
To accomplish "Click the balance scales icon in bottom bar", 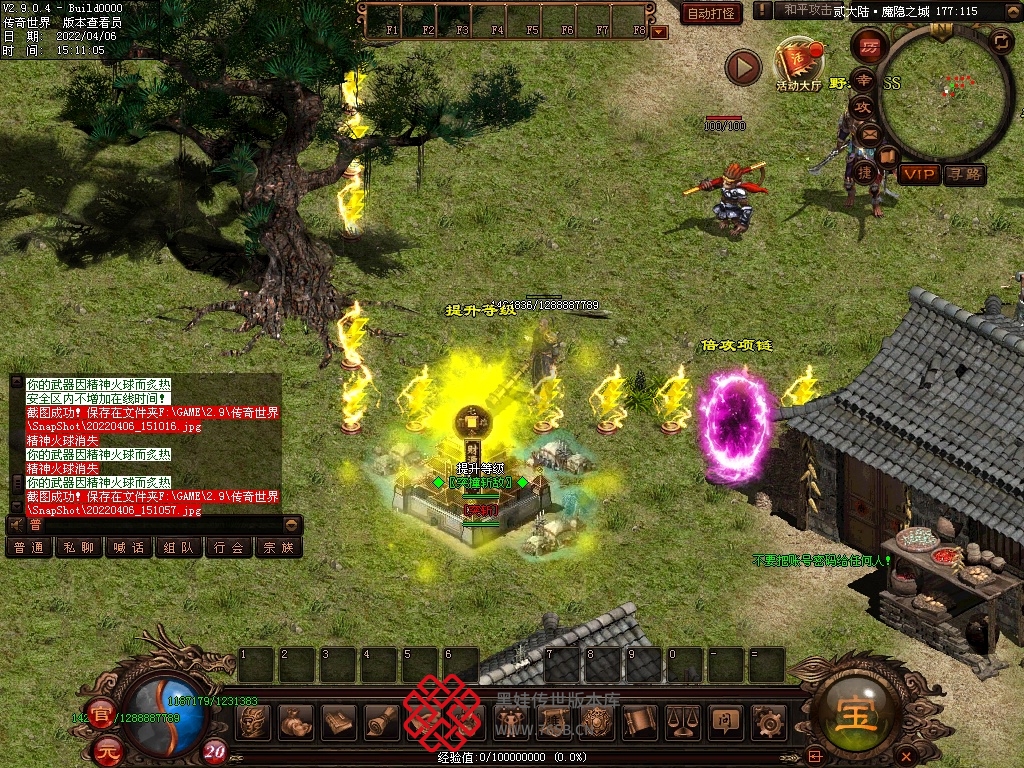I will click(x=683, y=721).
